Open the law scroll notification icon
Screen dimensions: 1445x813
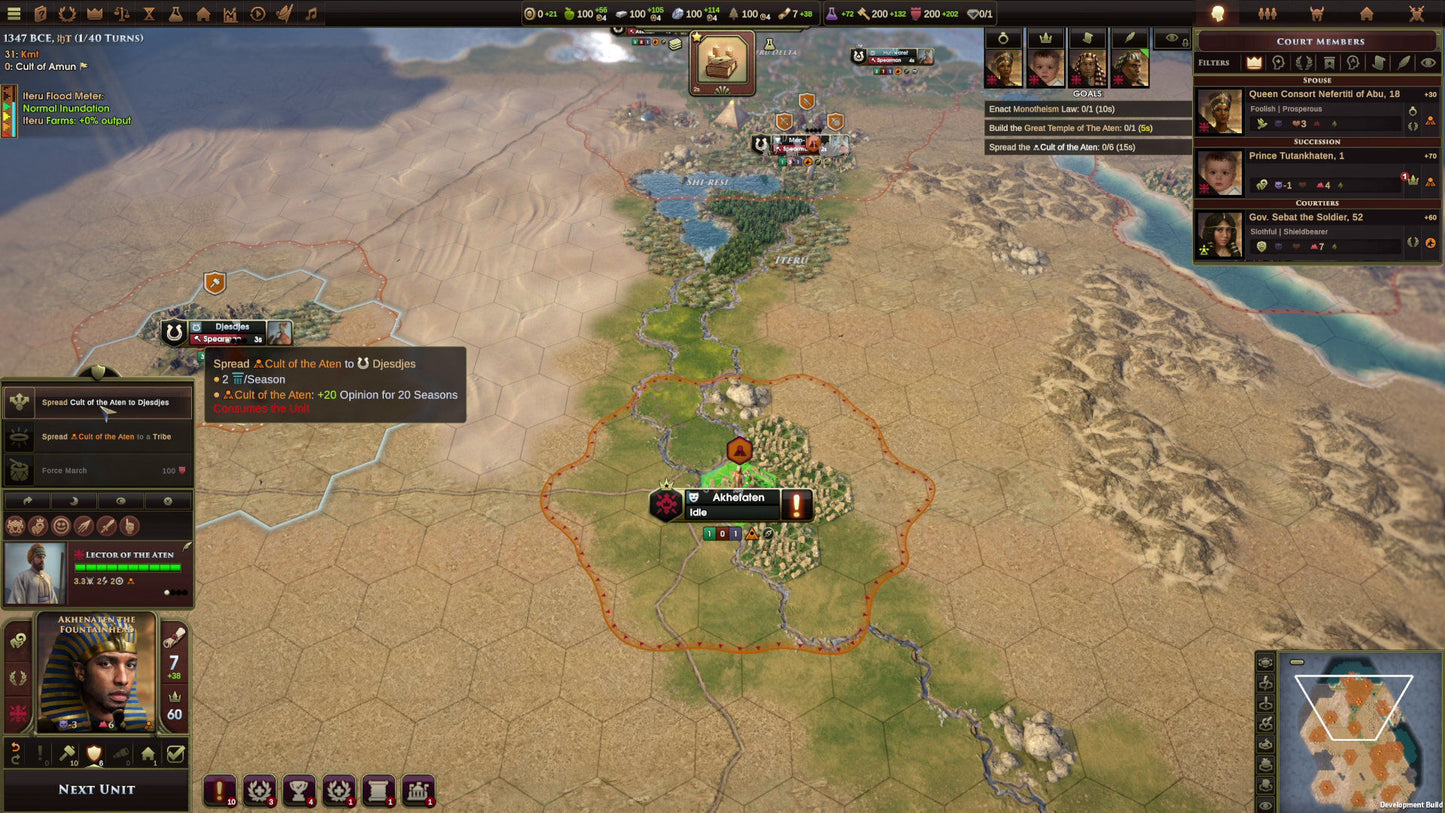pyautogui.click(x=378, y=790)
